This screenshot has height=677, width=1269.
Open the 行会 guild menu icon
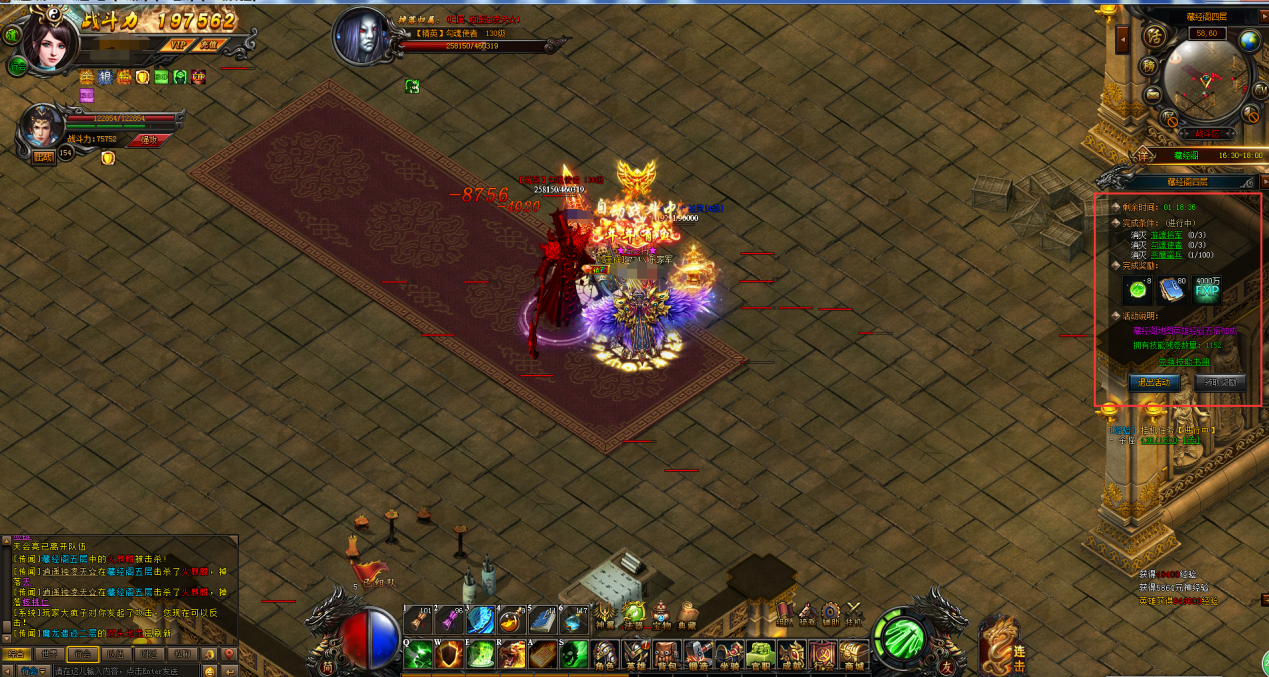coord(822,655)
